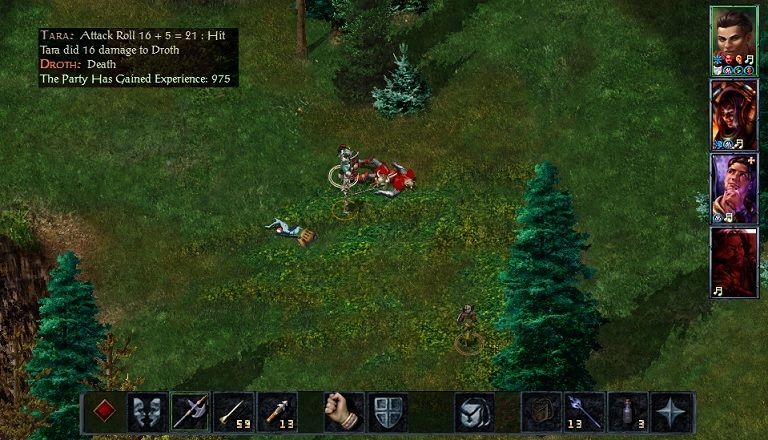Select the arrow slot showing 59
The width and height of the screenshot is (768, 440).
pos(234,412)
